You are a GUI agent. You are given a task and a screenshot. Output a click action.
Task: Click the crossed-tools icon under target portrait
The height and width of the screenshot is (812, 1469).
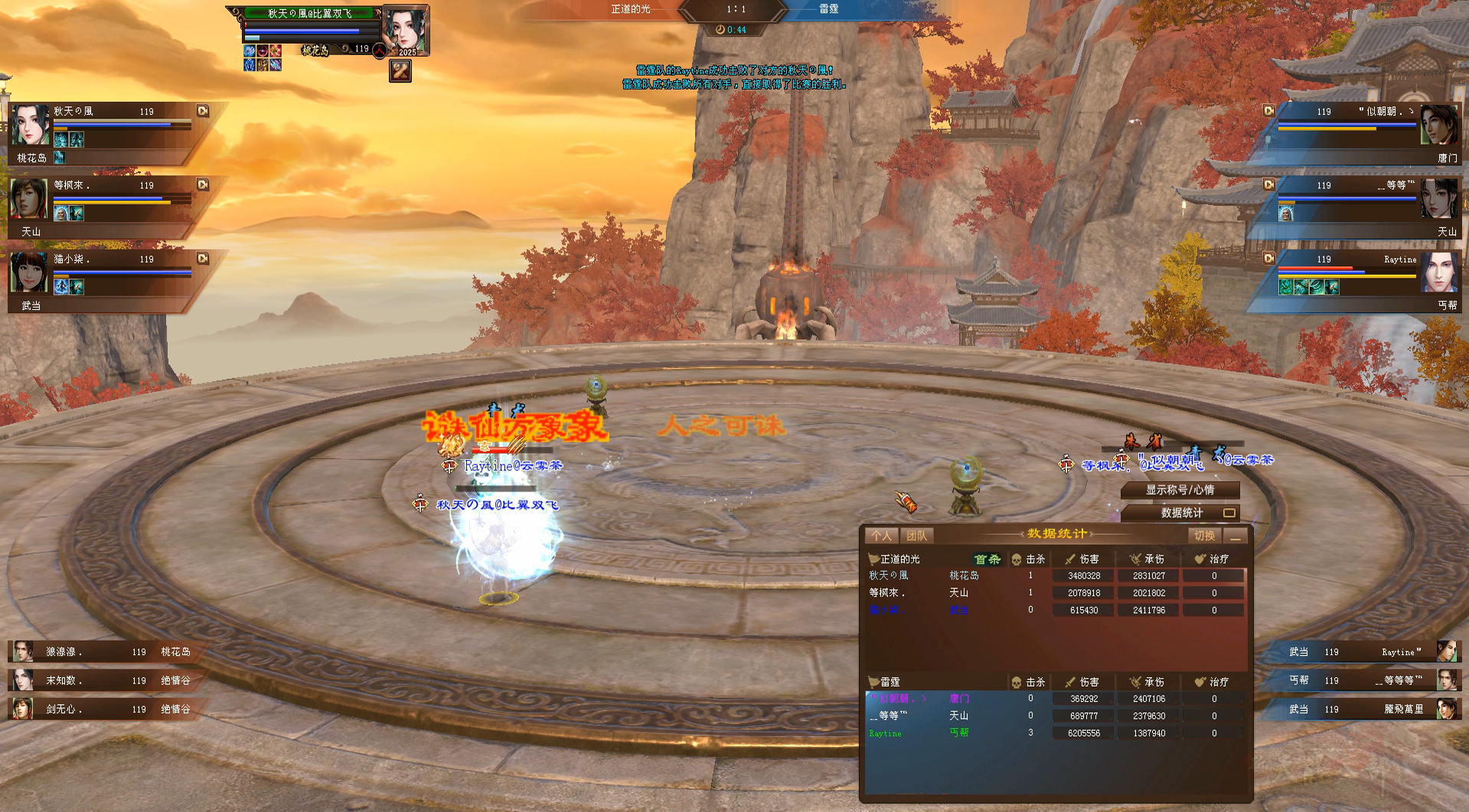400,71
